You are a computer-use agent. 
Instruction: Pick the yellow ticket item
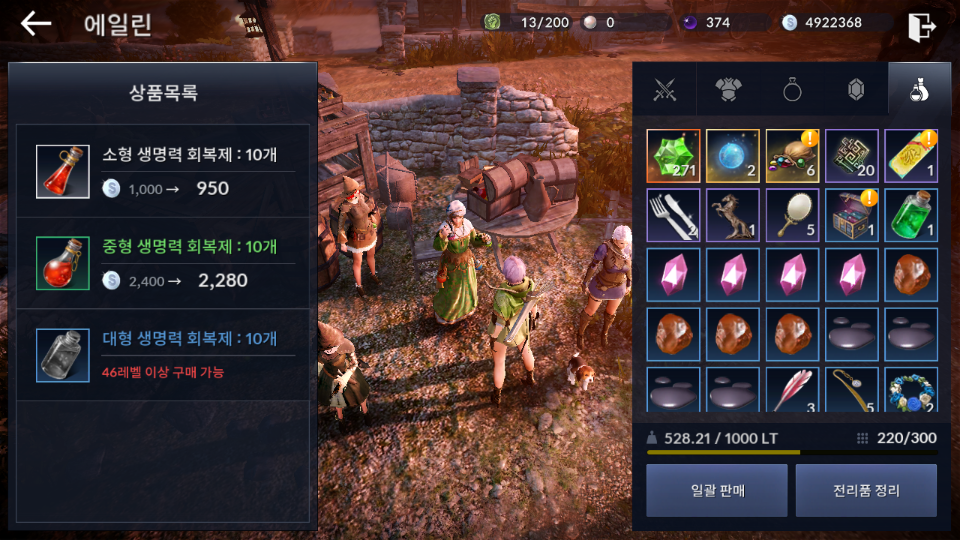click(911, 156)
